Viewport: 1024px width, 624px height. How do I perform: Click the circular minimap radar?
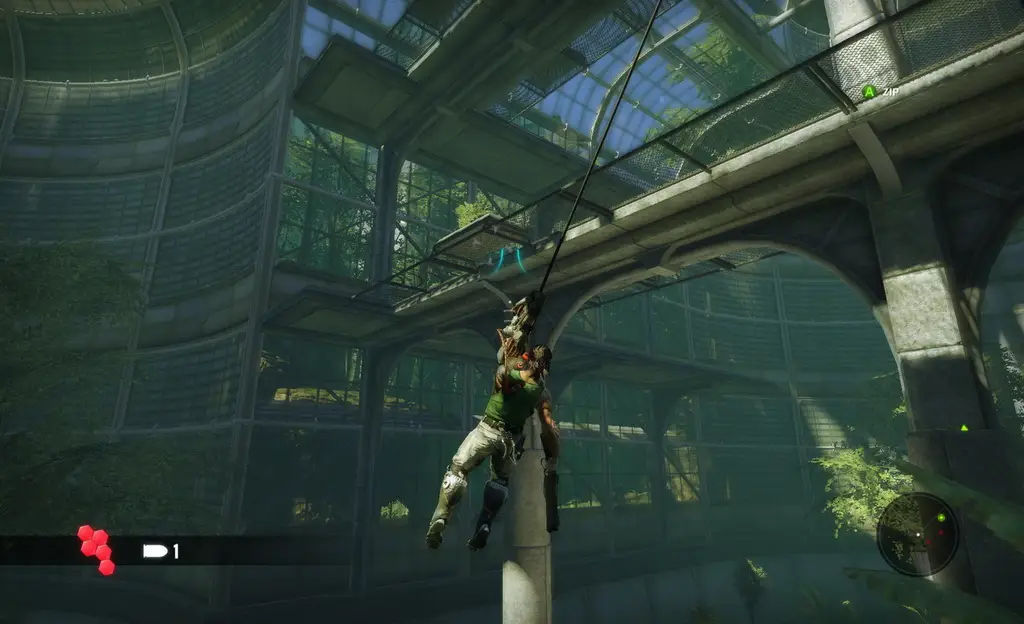917,534
